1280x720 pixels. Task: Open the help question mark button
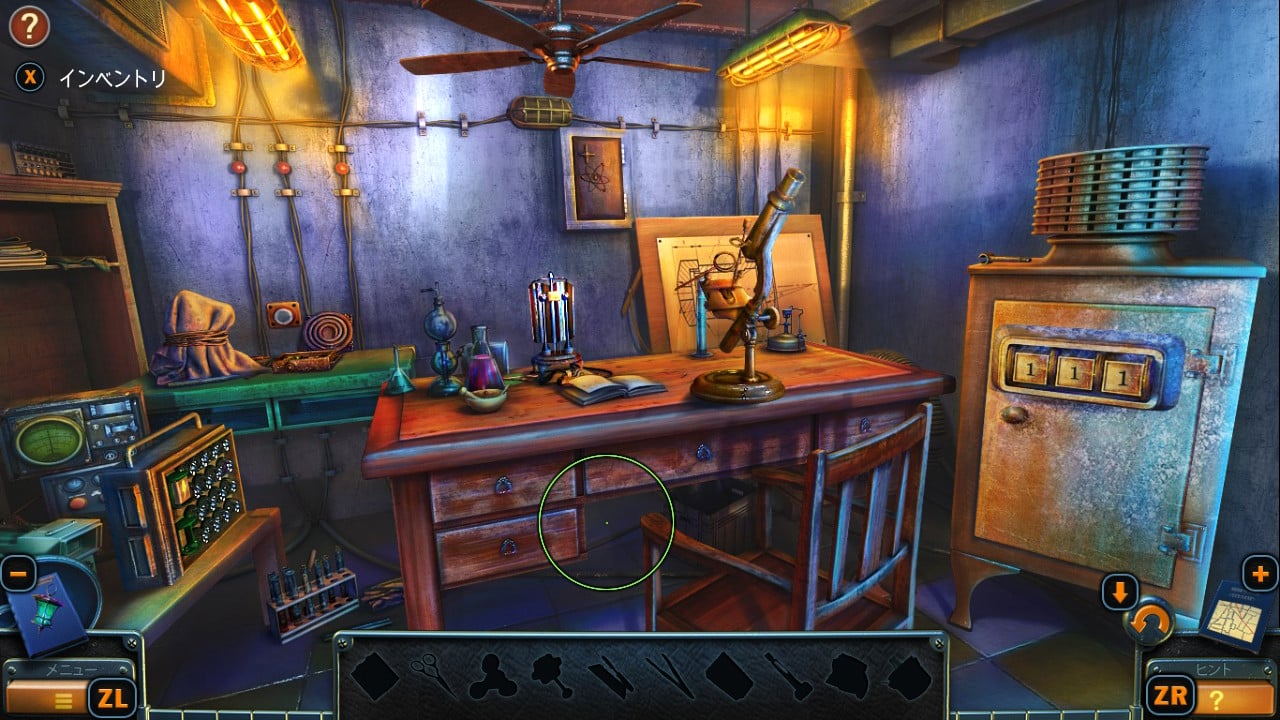(x=29, y=25)
